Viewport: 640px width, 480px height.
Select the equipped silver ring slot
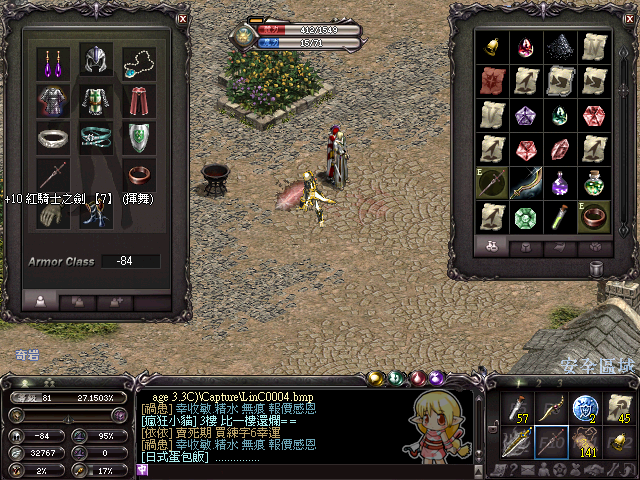pyautogui.click(x=52, y=138)
